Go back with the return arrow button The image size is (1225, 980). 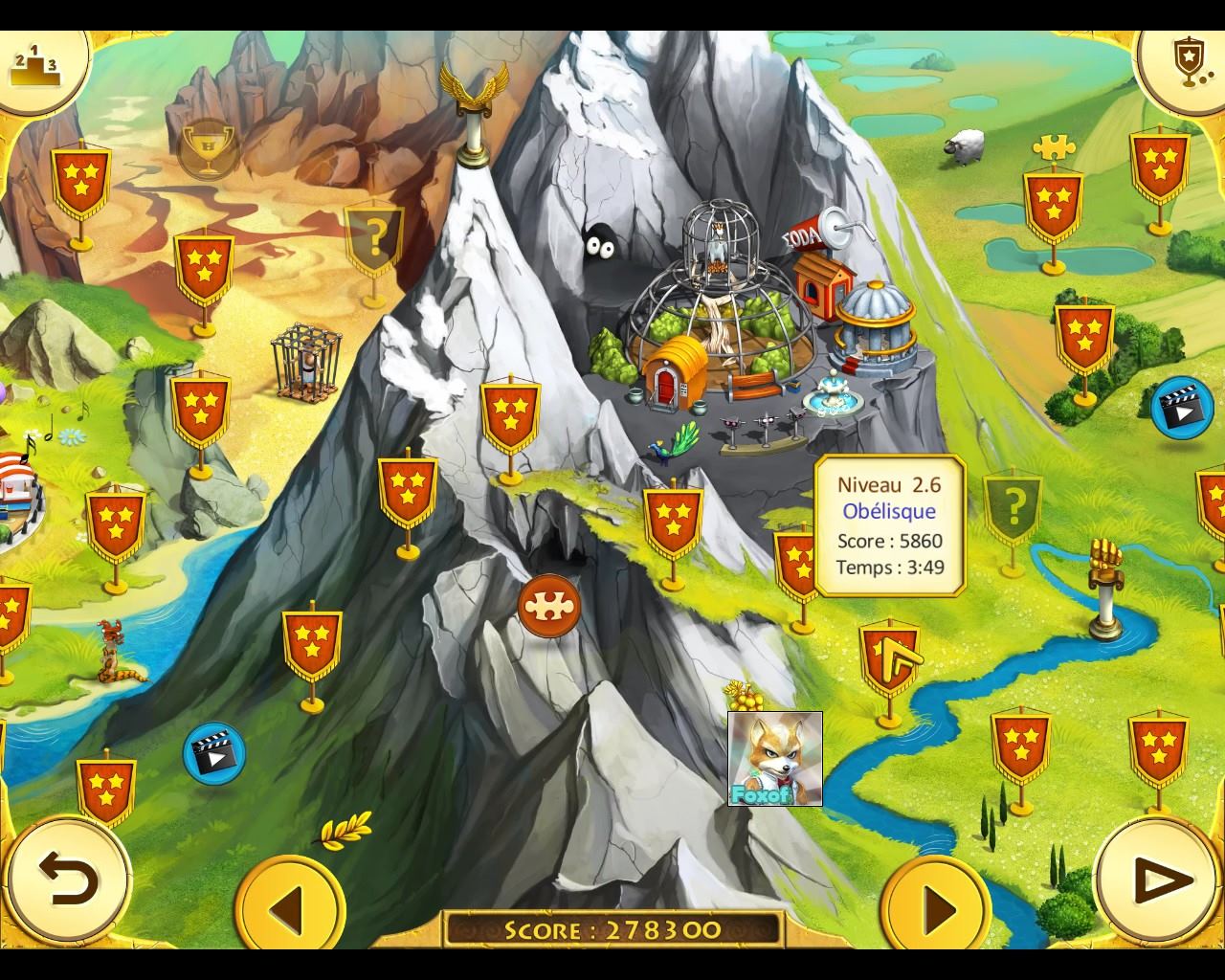(67, 879)
